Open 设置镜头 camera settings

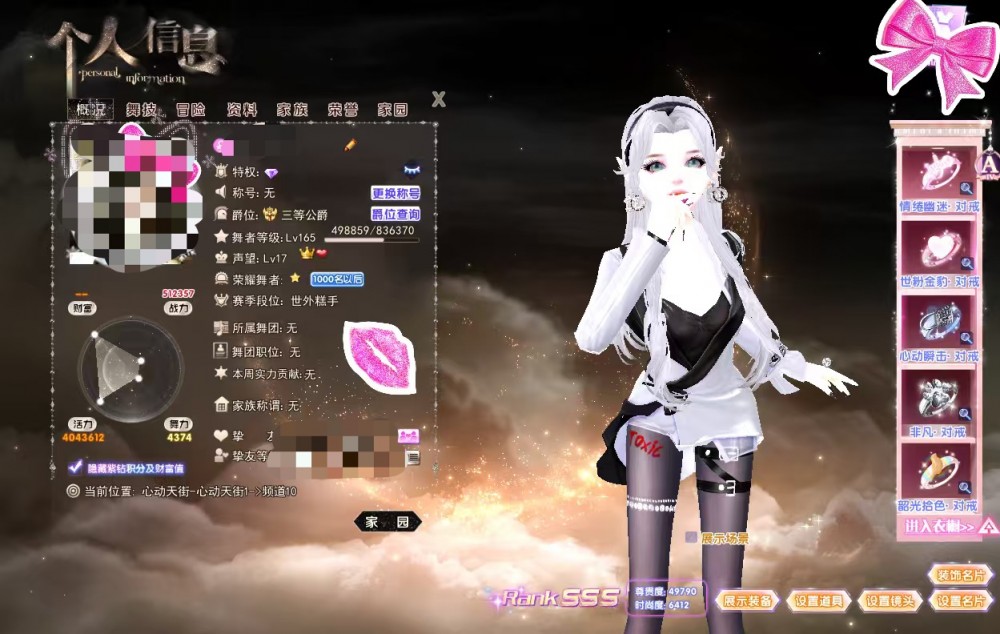click(x=890, y=601)
